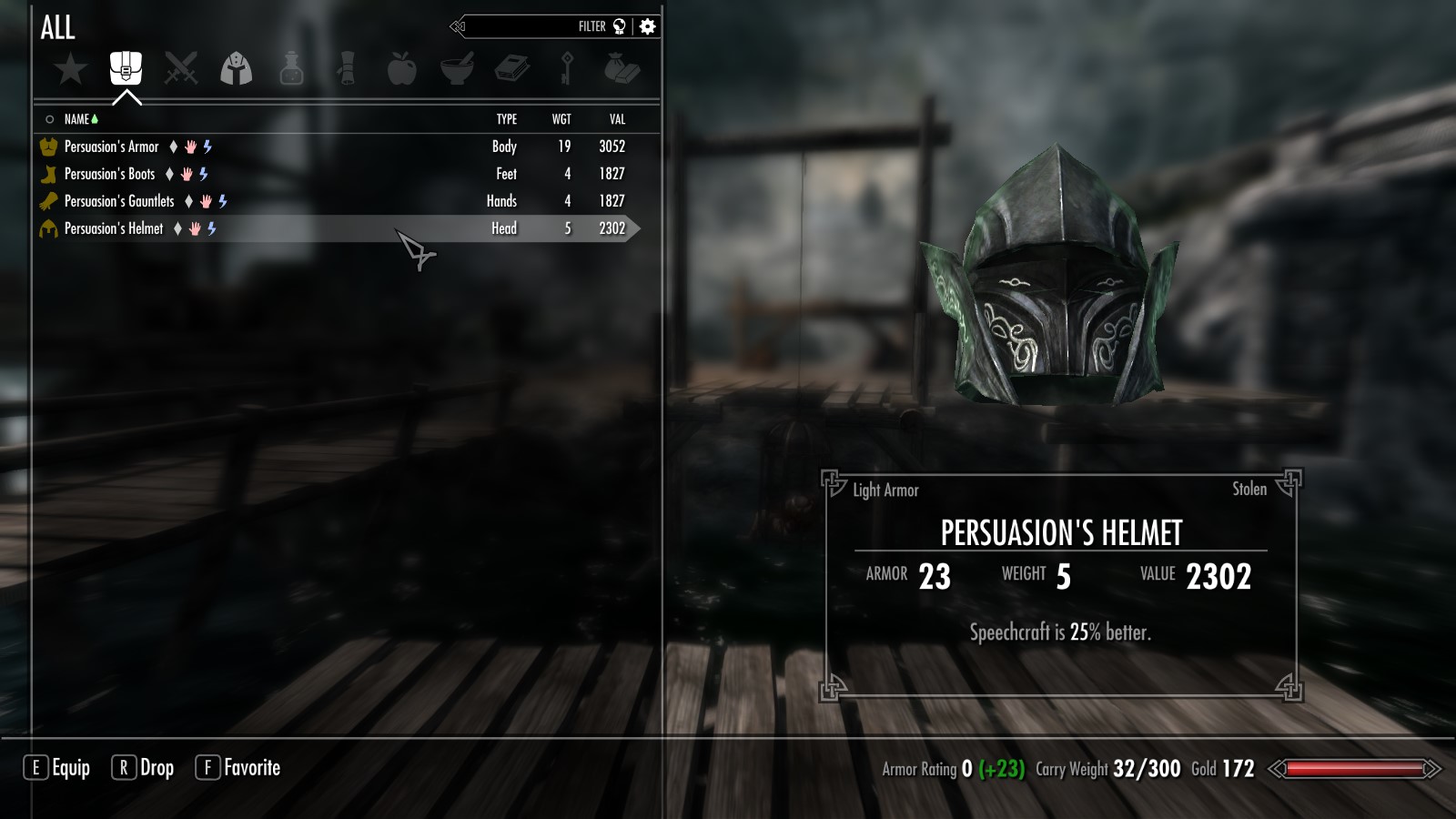The image size is (1456, 819).
Task: Sort the list by Name column
Action: 77,119
